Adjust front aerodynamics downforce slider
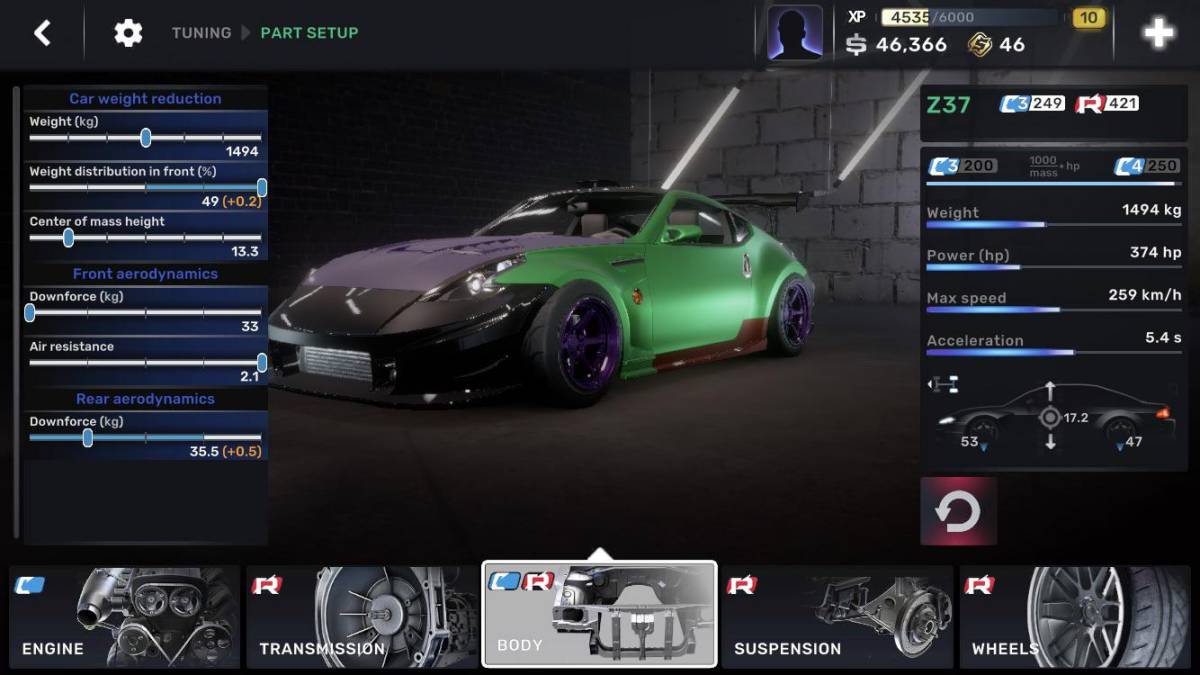This screenshot has width=1200, height=675. 30,313
